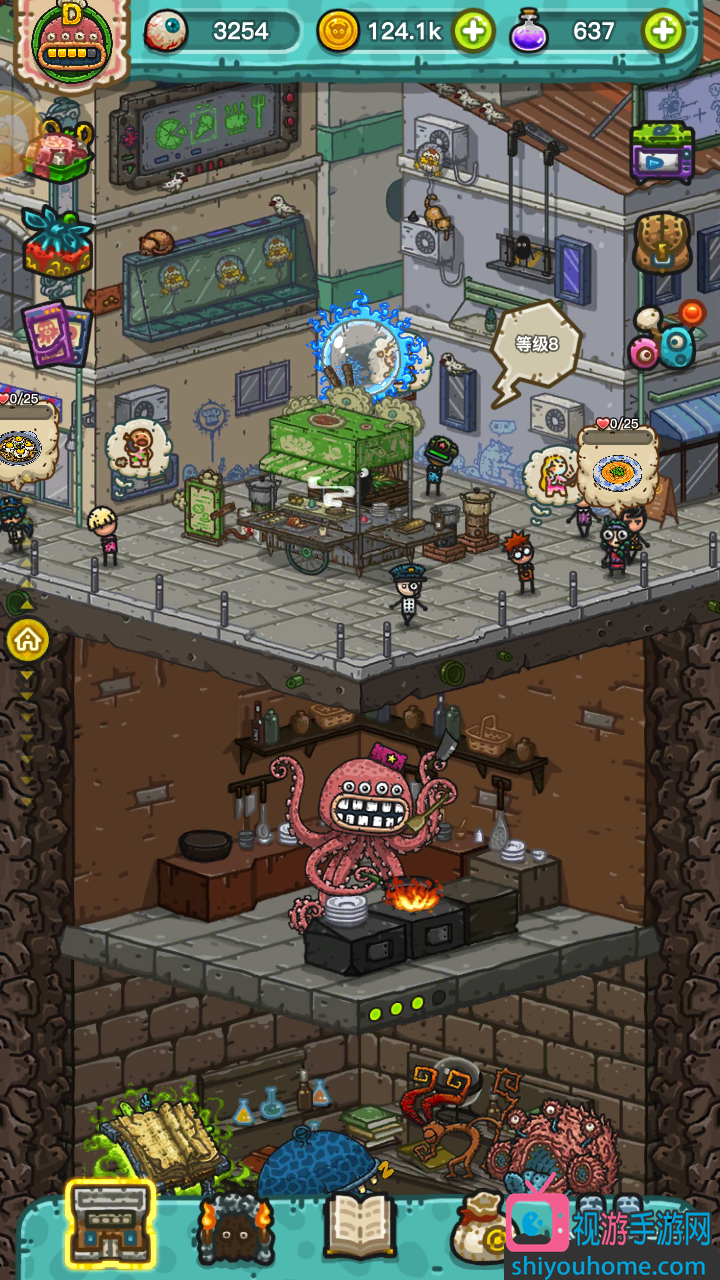Open the blue ribbon gift box
This screenshot has width=720, height=1280.
57,242
